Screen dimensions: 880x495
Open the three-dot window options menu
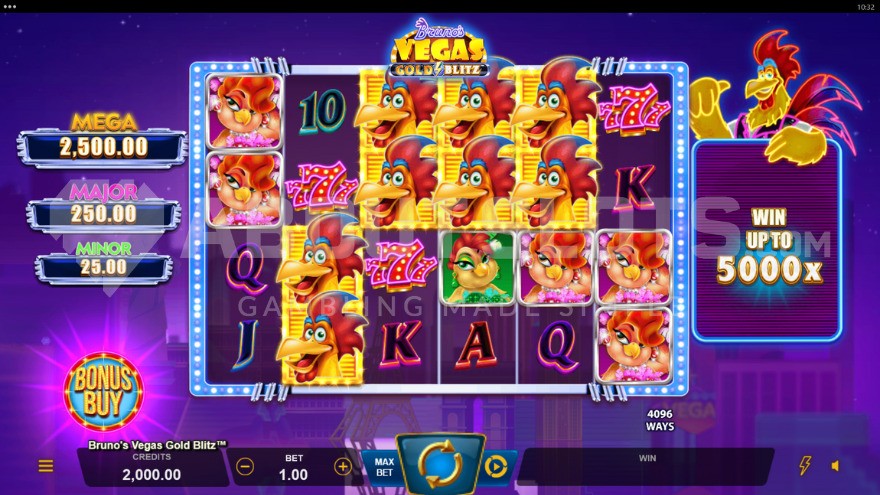click(x=10, y=6)
